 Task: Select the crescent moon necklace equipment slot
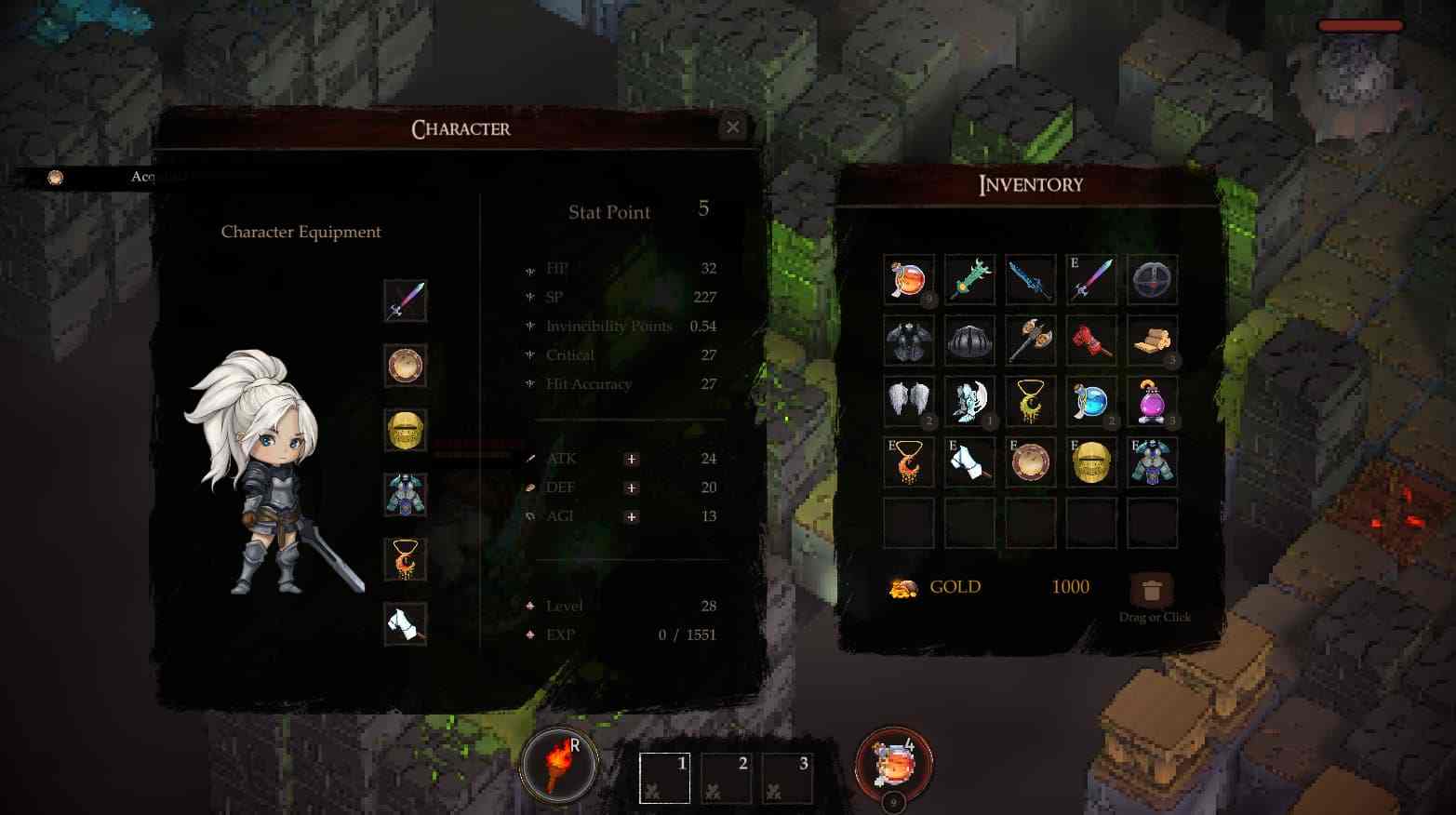pyautogui.click(x=405, y=558)
